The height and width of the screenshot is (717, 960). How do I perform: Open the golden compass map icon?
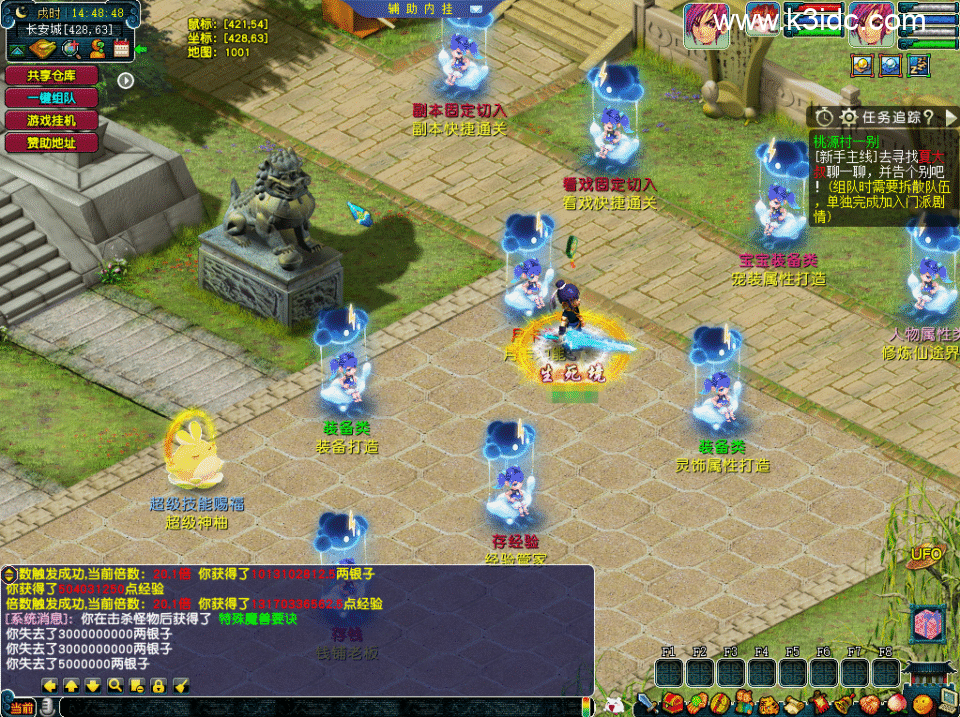44,48
